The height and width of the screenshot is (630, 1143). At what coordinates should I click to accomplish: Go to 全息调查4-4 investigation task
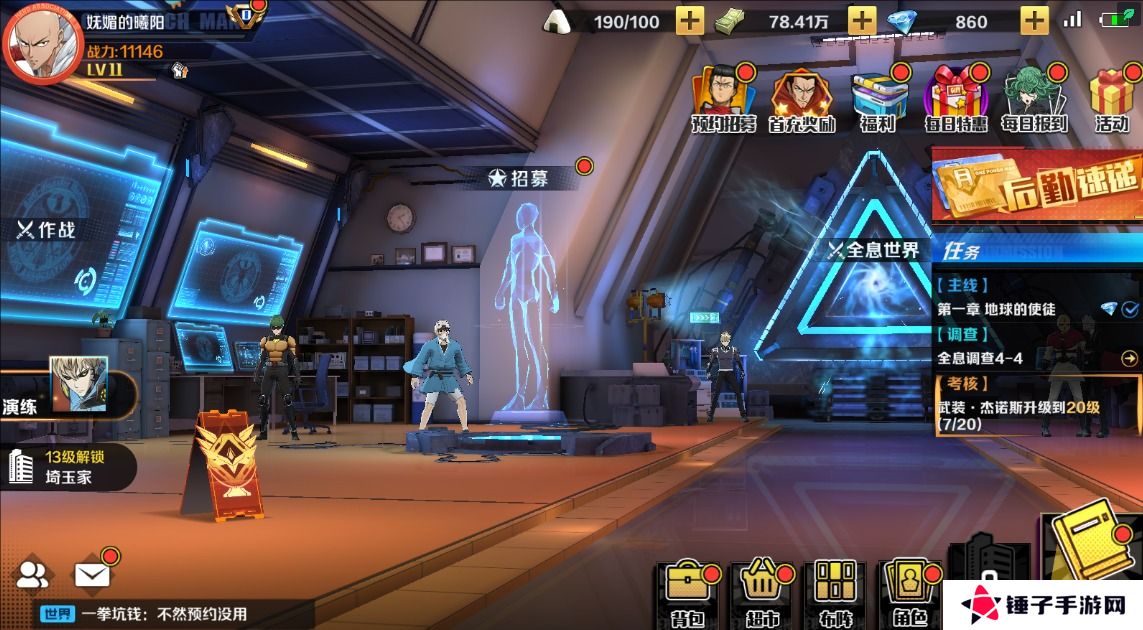1035,358
